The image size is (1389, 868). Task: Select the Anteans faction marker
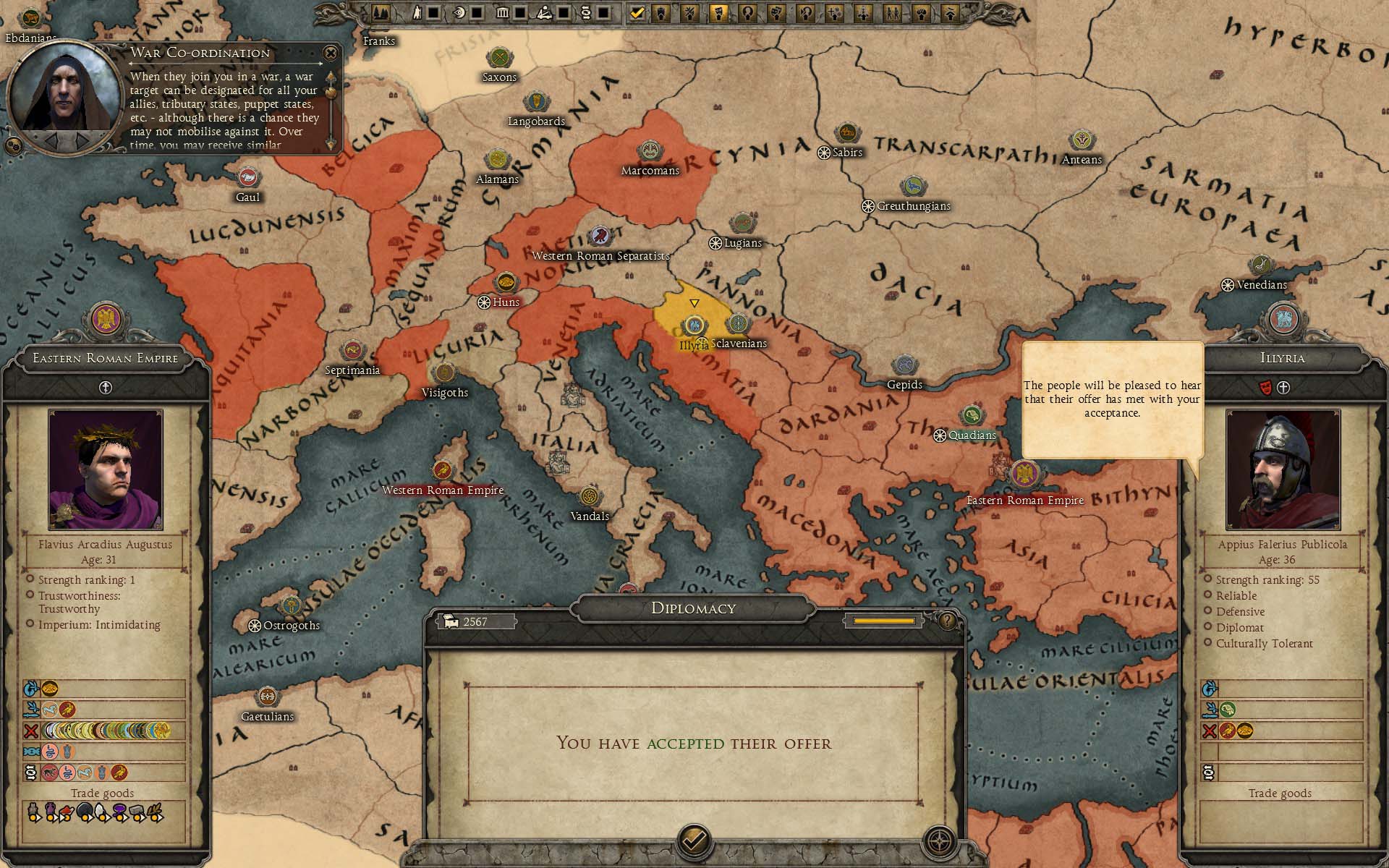[x=1082, y=141]
